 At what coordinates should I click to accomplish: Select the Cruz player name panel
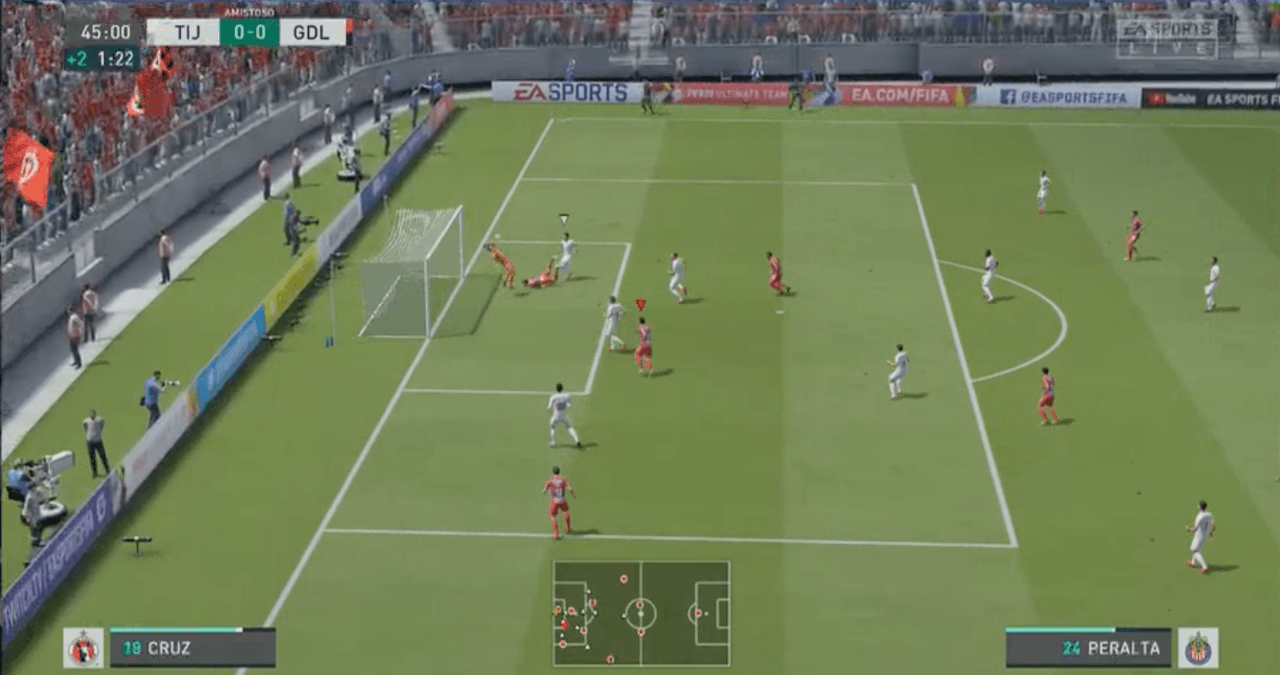[x=192, y=648]
